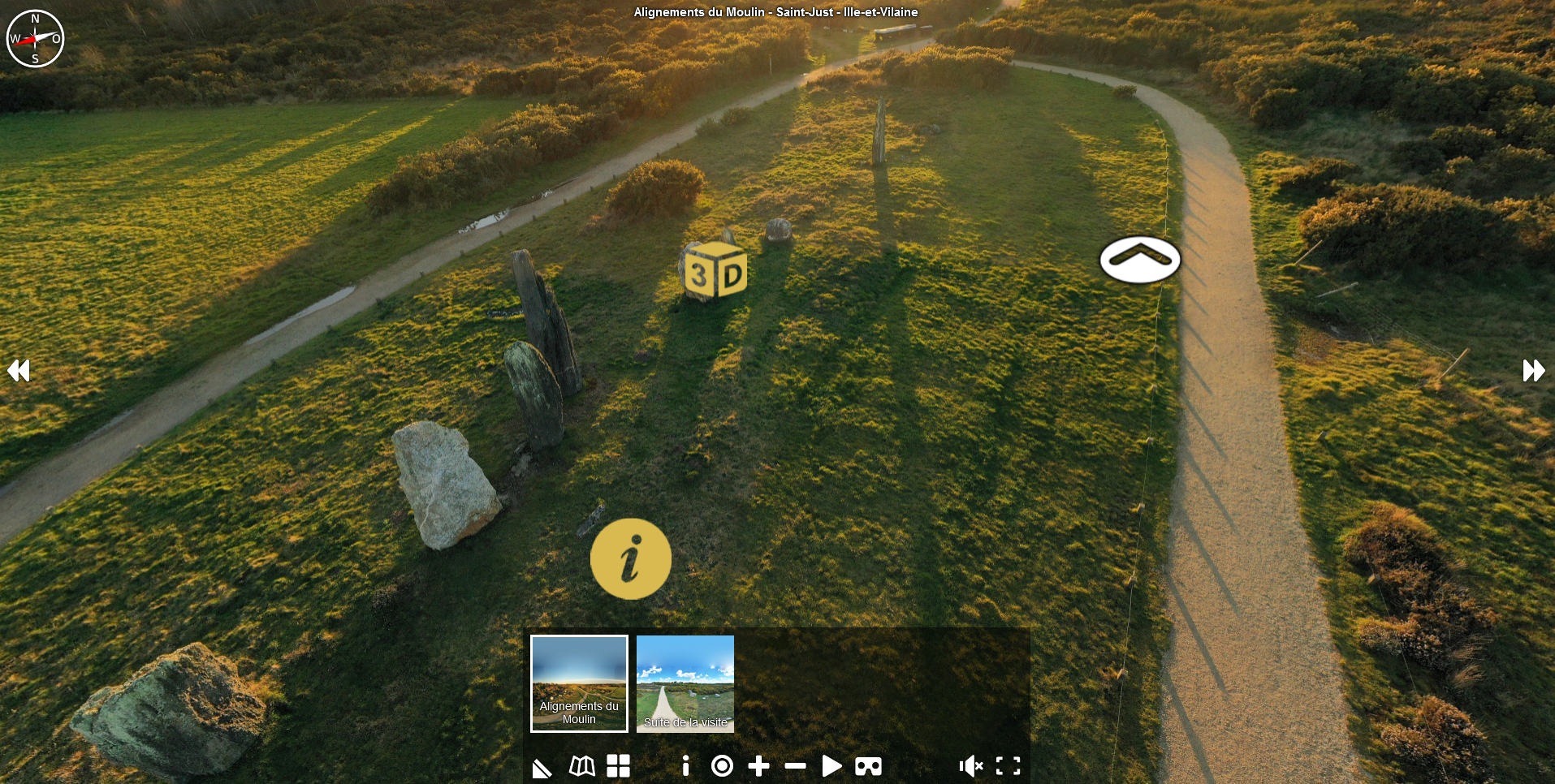Zoom out with the minus button
The width and height of the screenshot is (1555, 784).
[x=795, y=766]
